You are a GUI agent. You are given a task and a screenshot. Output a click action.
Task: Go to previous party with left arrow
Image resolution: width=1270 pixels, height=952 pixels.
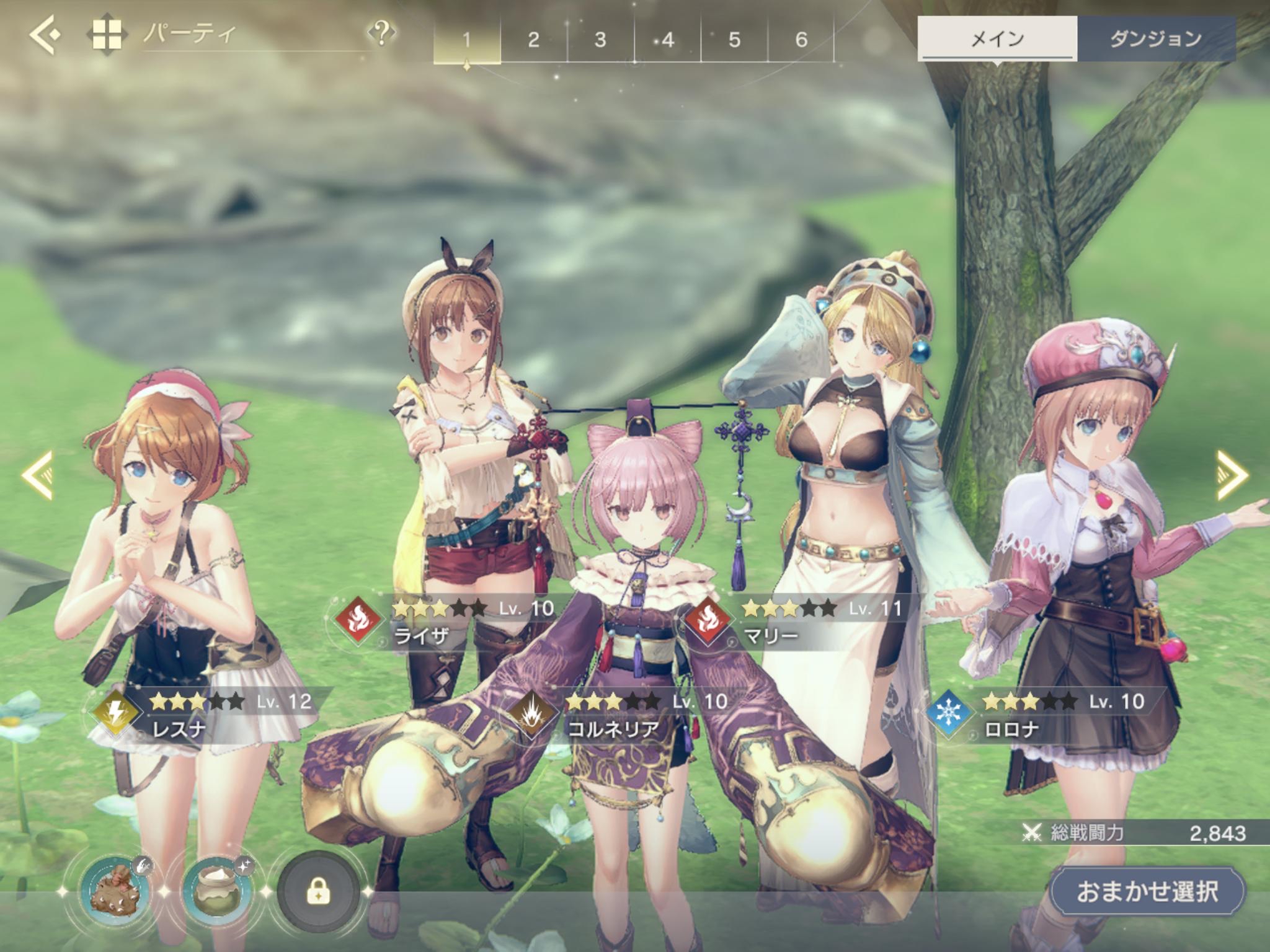[x=37, y=475]
